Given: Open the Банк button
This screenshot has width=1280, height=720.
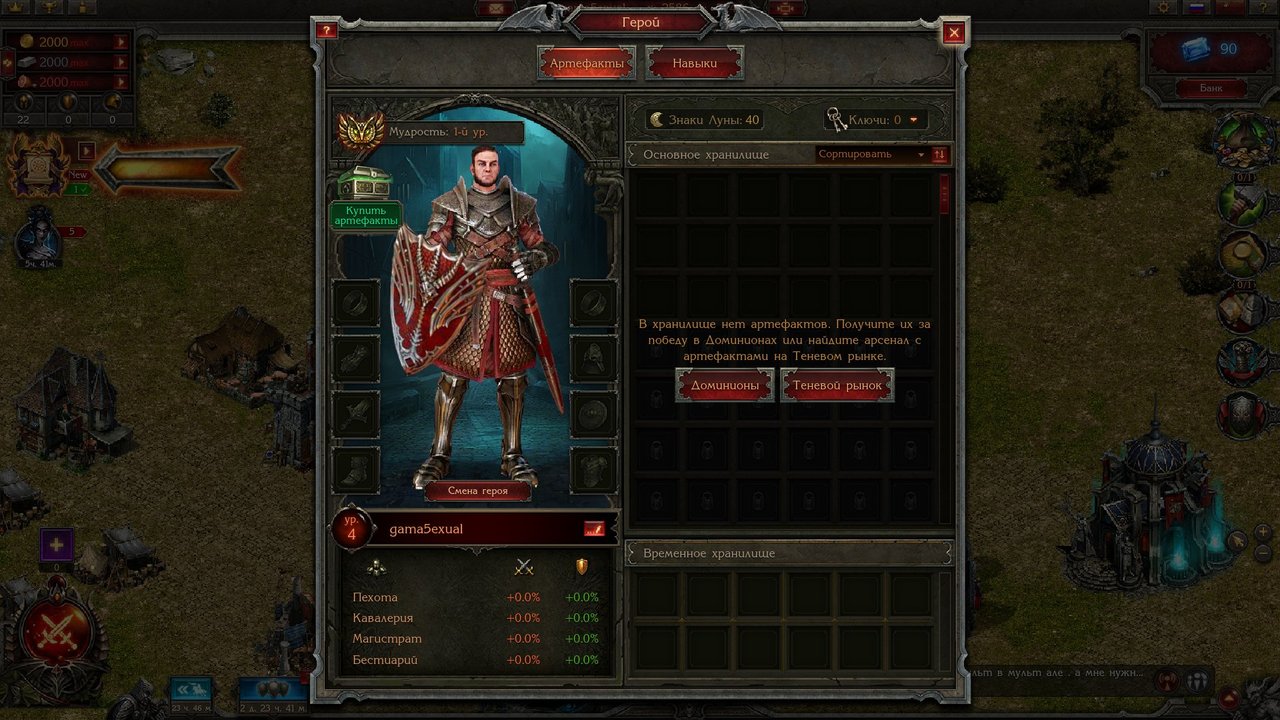Looking at the screenshot, I should [x=1211, y=88].
